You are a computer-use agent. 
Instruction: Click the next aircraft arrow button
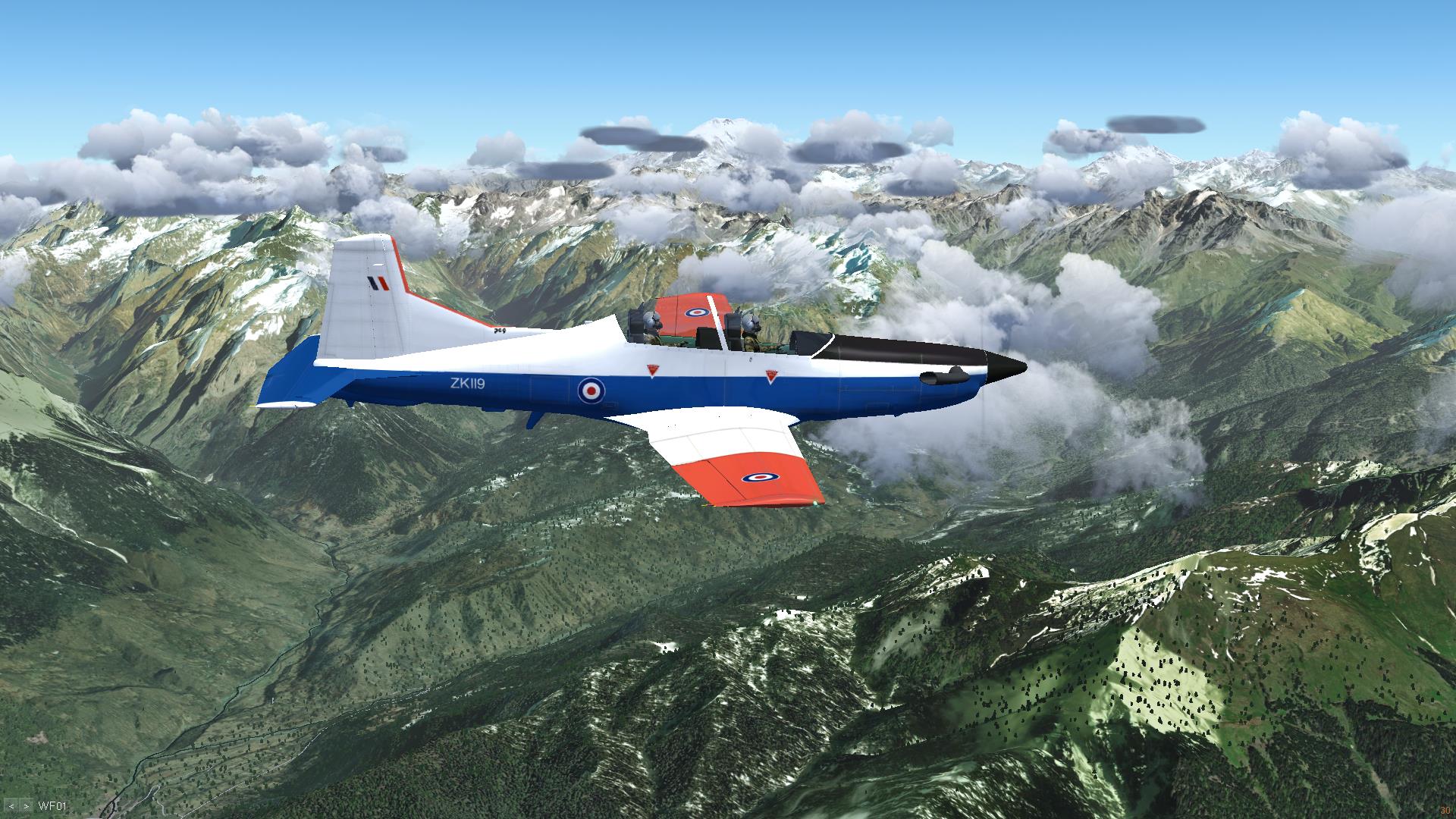[27, 806]
